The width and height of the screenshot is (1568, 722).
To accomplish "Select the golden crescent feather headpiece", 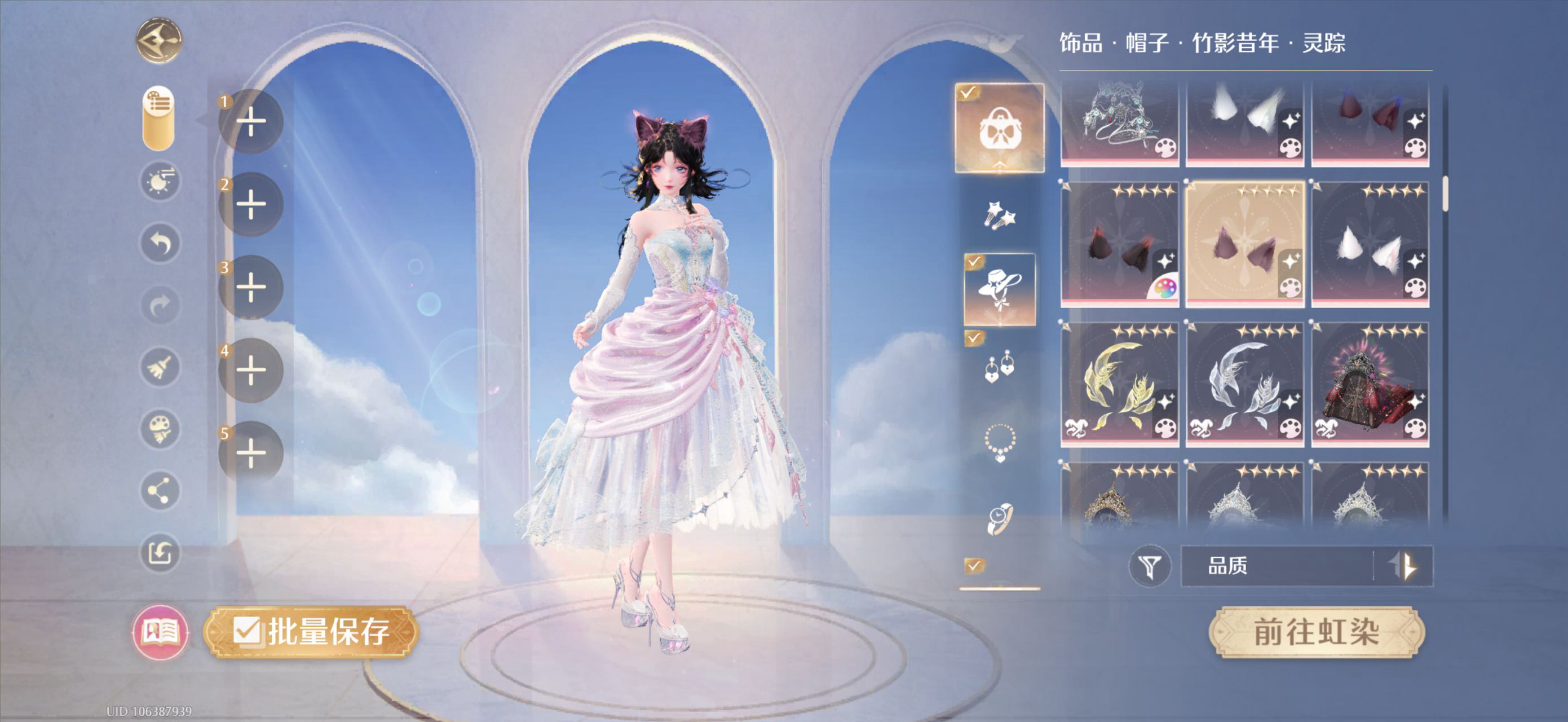I will click(x=1119, y=385).
